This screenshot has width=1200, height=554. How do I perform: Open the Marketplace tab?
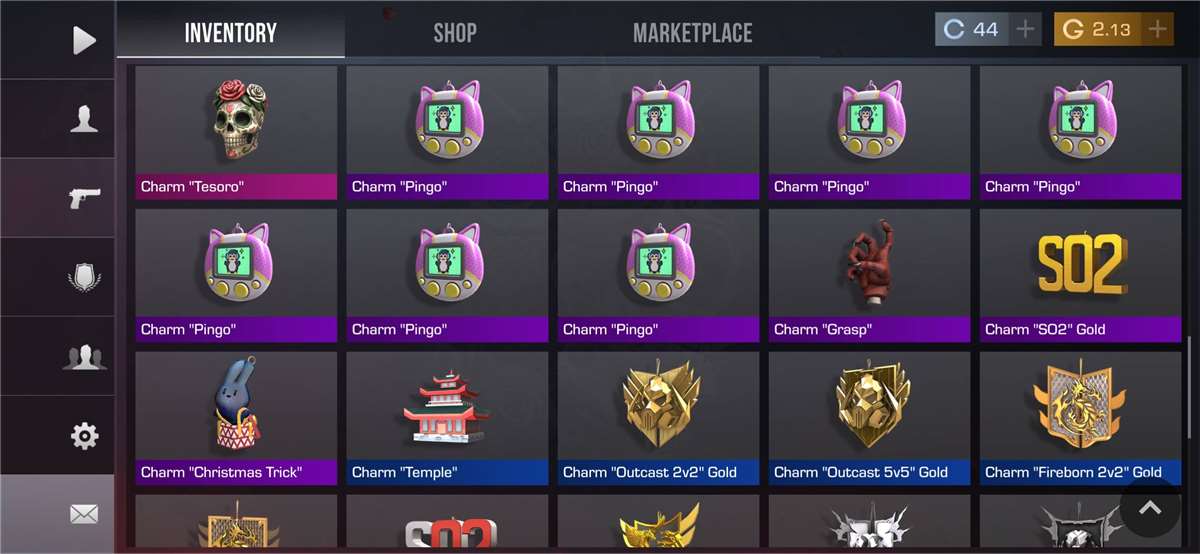point(692,32)
